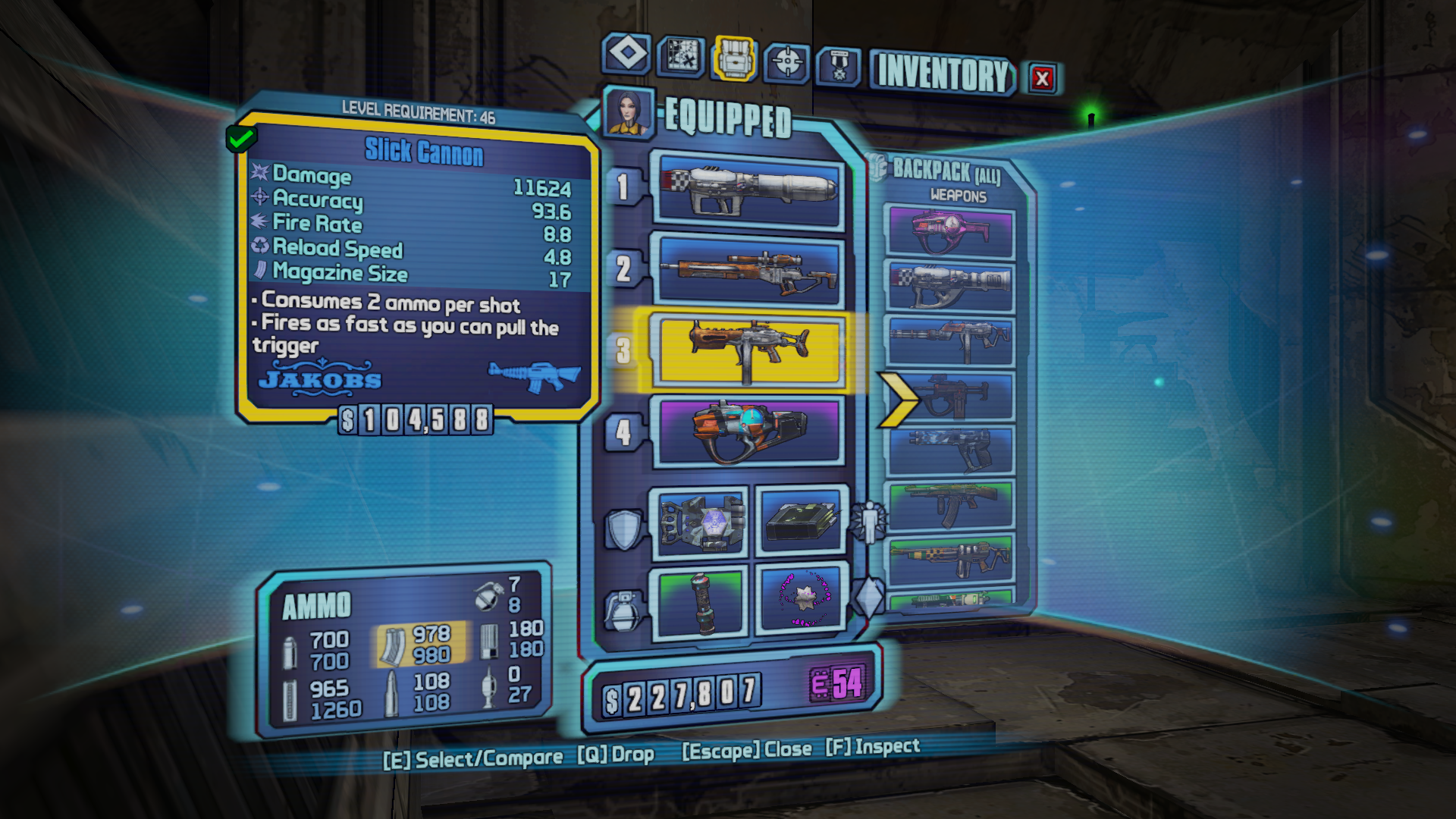
Task: Click the character portrait above Equipped
Action: point(628,111)
